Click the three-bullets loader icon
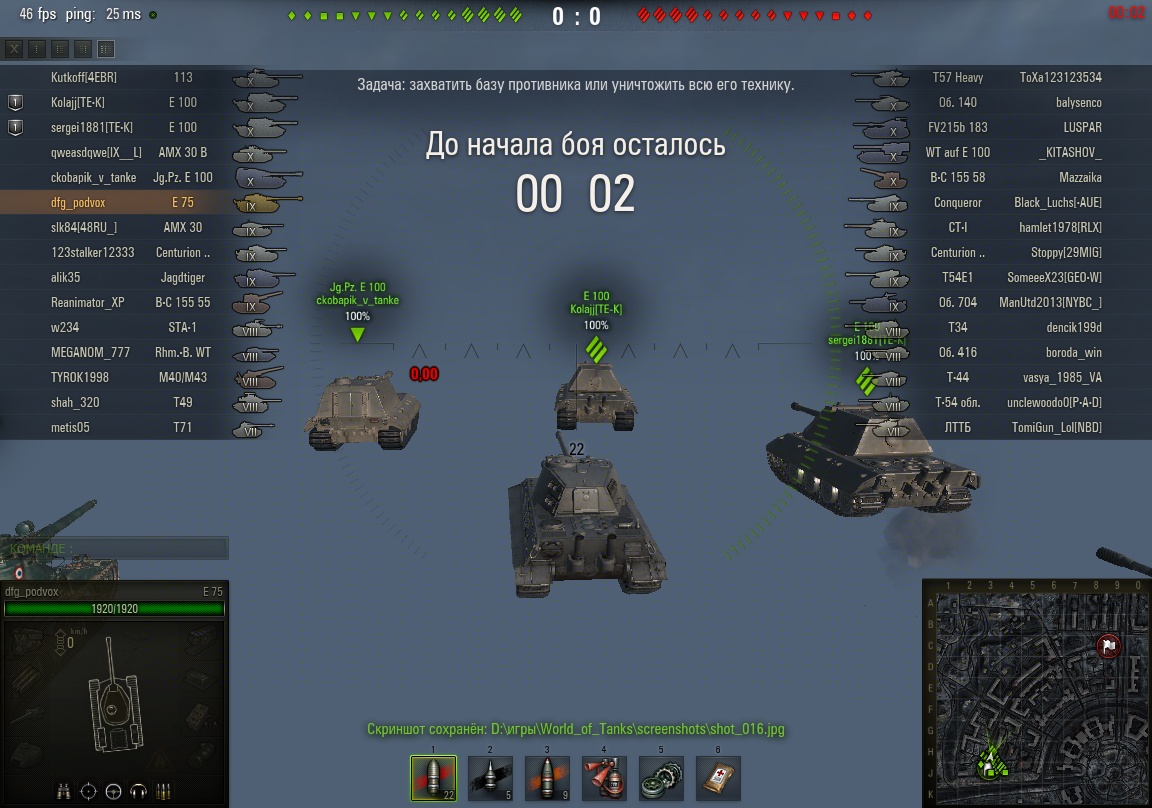Image resolution: width=1152 pixels, height=808 pixels. tap(164, 791)
